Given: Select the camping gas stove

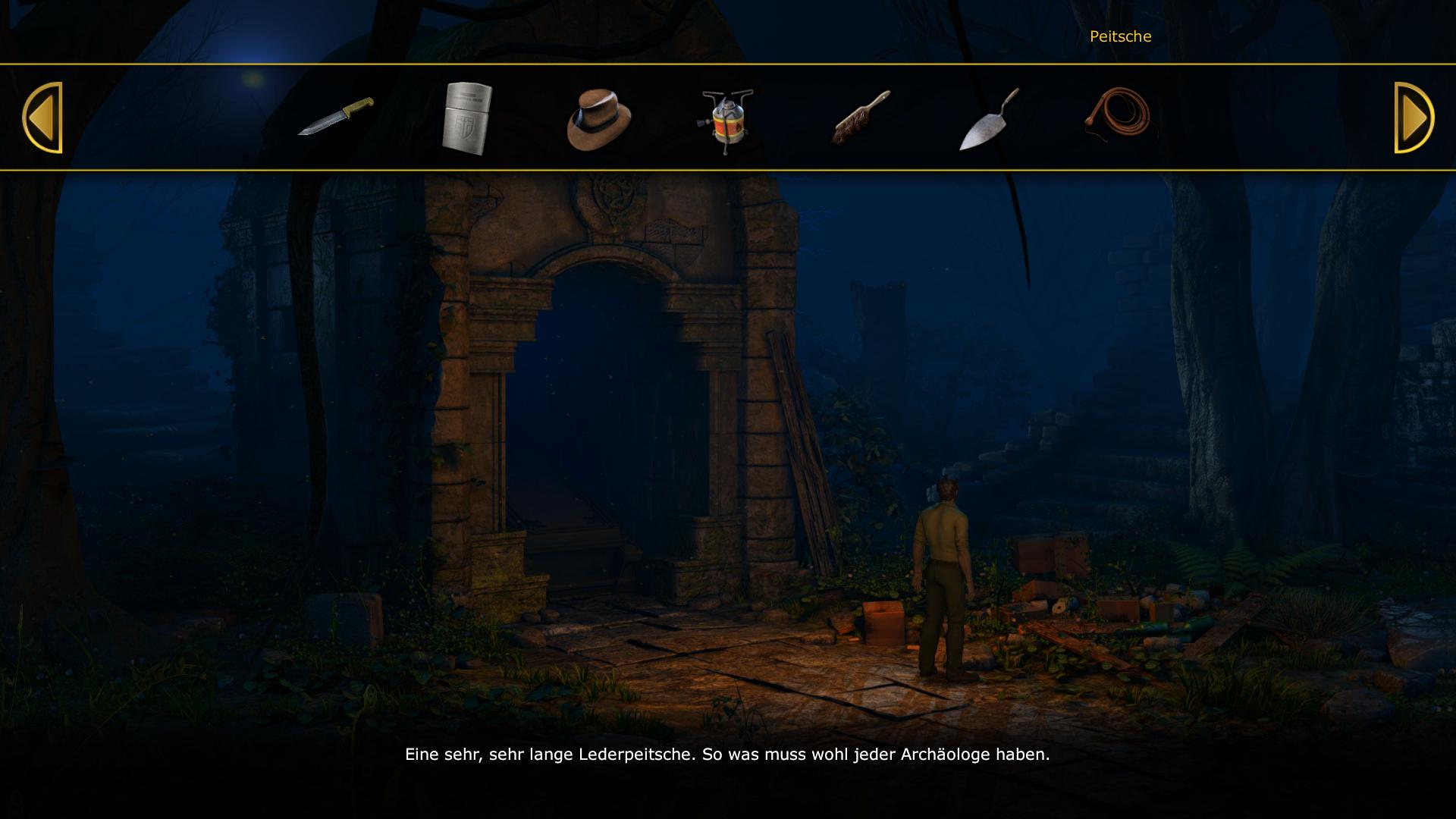Looking at the screenshot, I should pyautogui.click(x=726, y=121).
